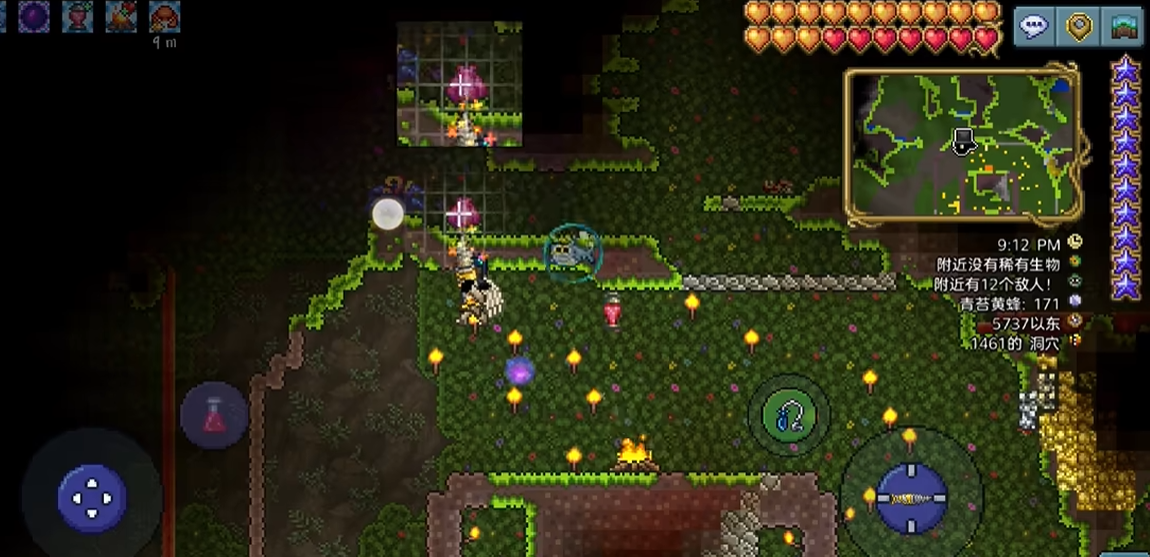Open the chat speech bubble button
Screen dimensions: 1150x557
point(1034,27)
